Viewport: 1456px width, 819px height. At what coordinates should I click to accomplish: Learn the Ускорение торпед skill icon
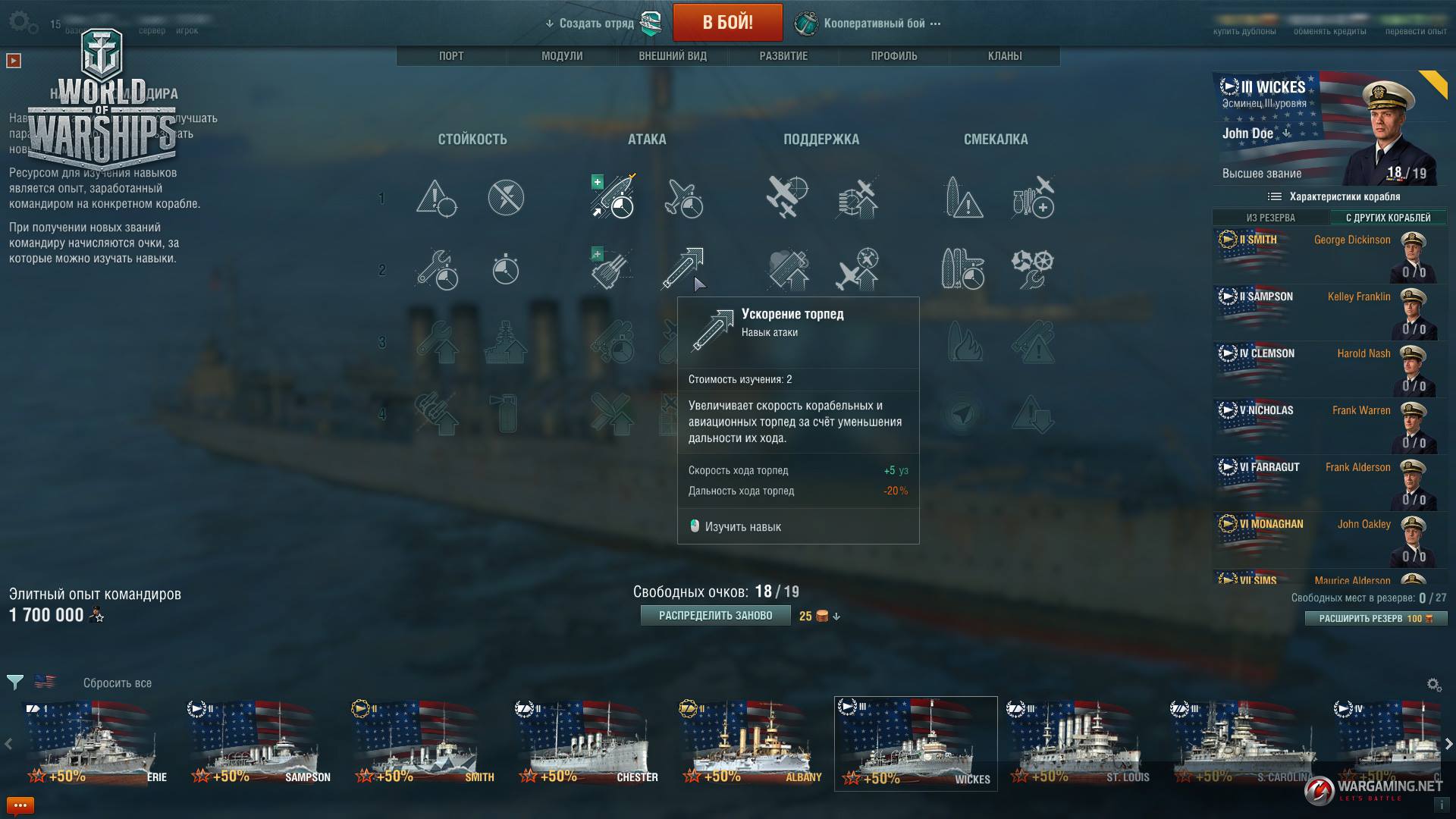[x=683, y=268]
